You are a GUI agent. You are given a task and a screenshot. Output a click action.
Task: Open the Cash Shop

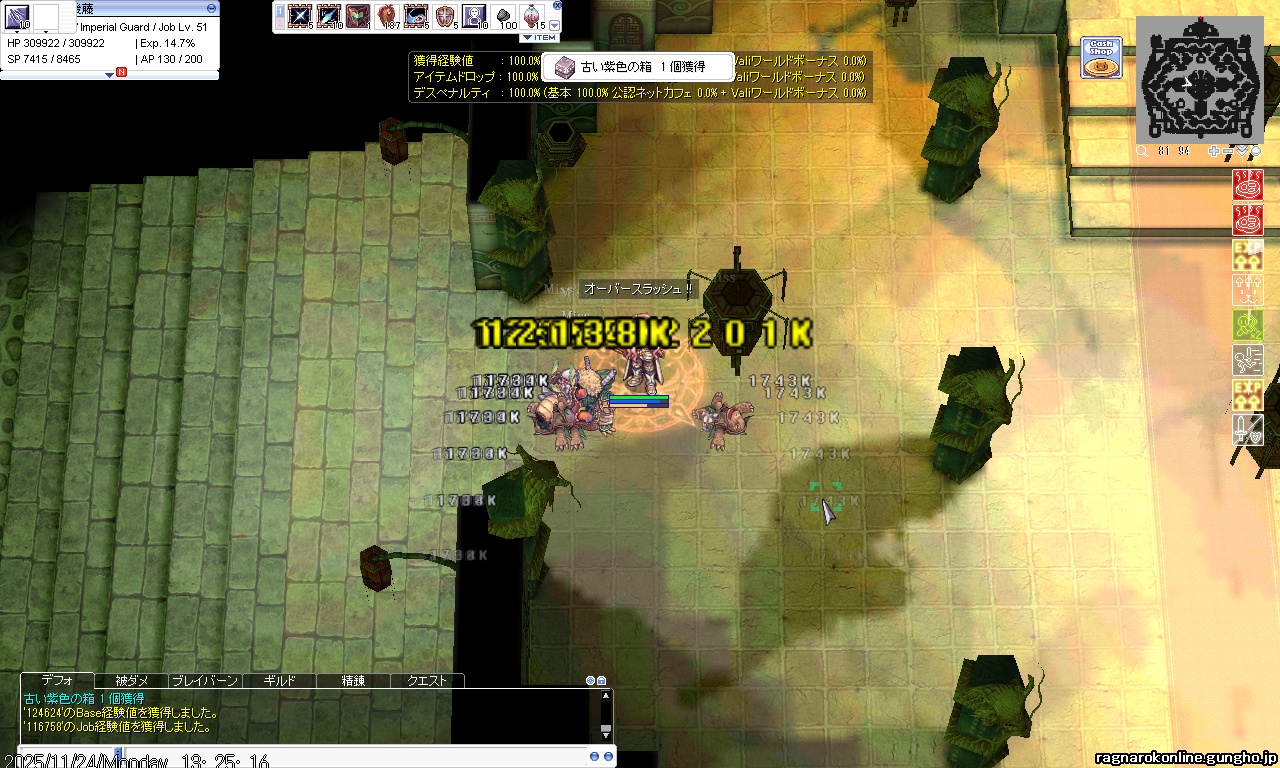(x=1100, y=57)
